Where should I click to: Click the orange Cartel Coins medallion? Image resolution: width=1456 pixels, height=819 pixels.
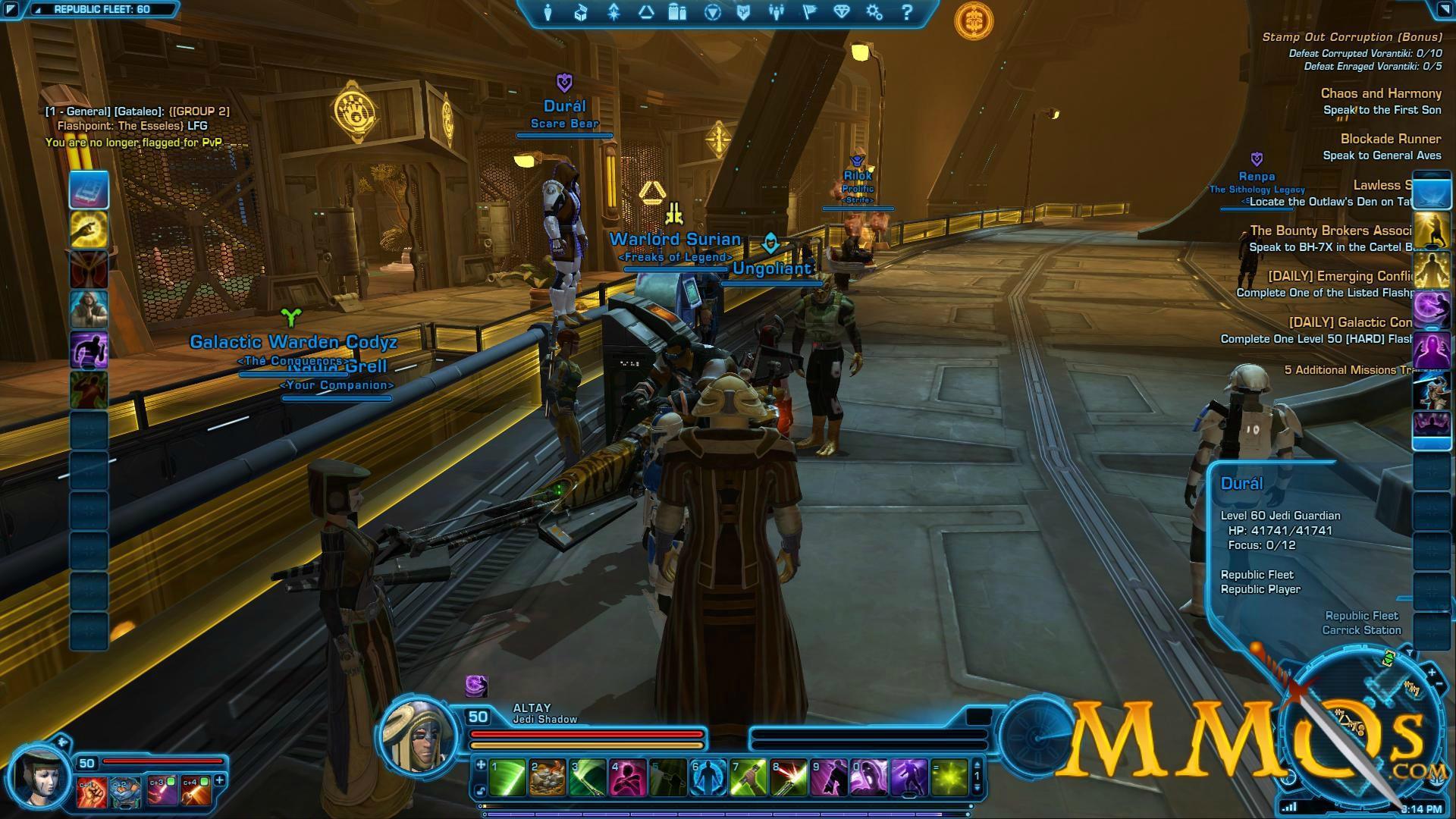(974, 20)
